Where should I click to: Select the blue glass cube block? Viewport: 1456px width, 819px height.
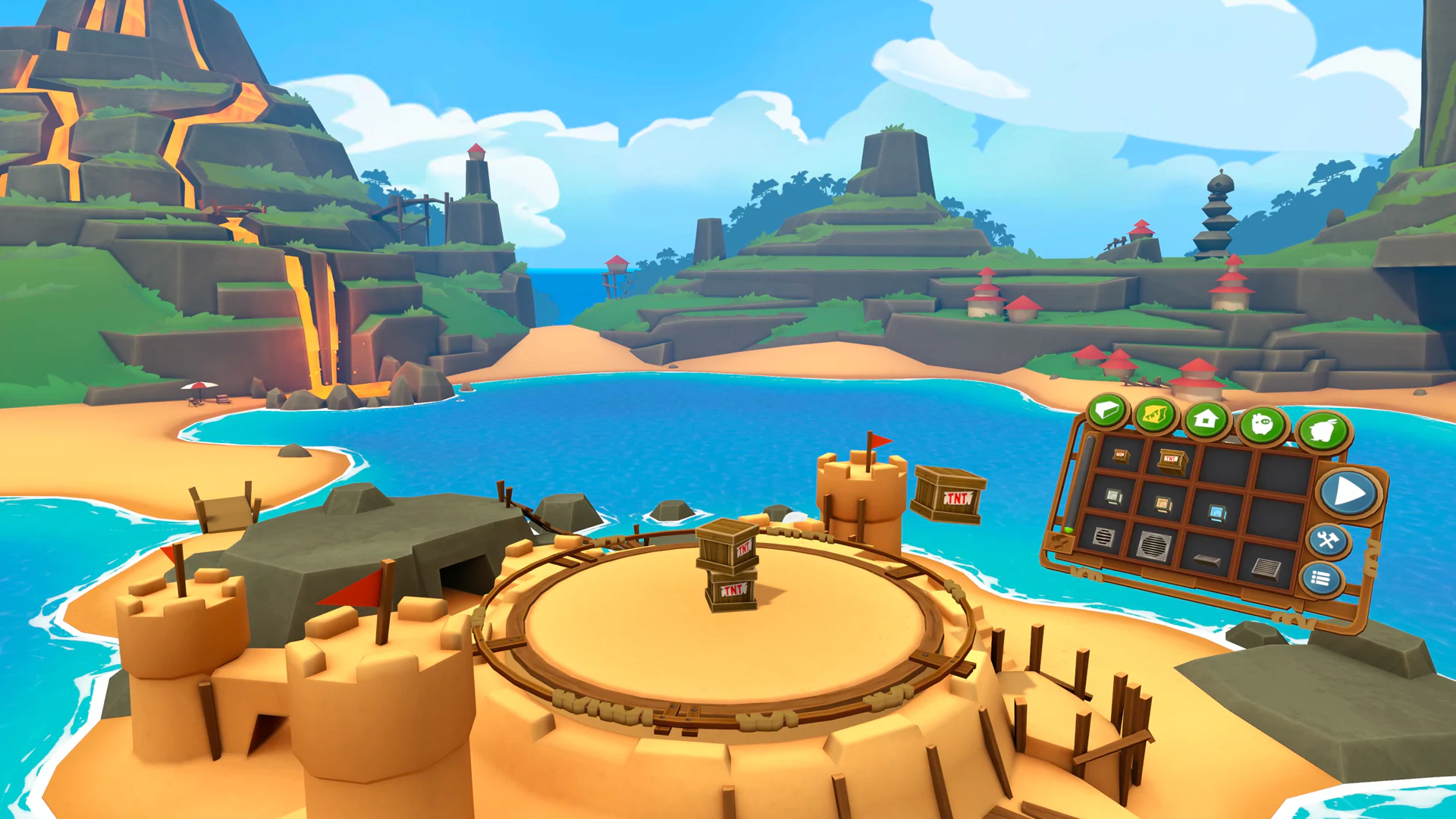(1218, 513)
